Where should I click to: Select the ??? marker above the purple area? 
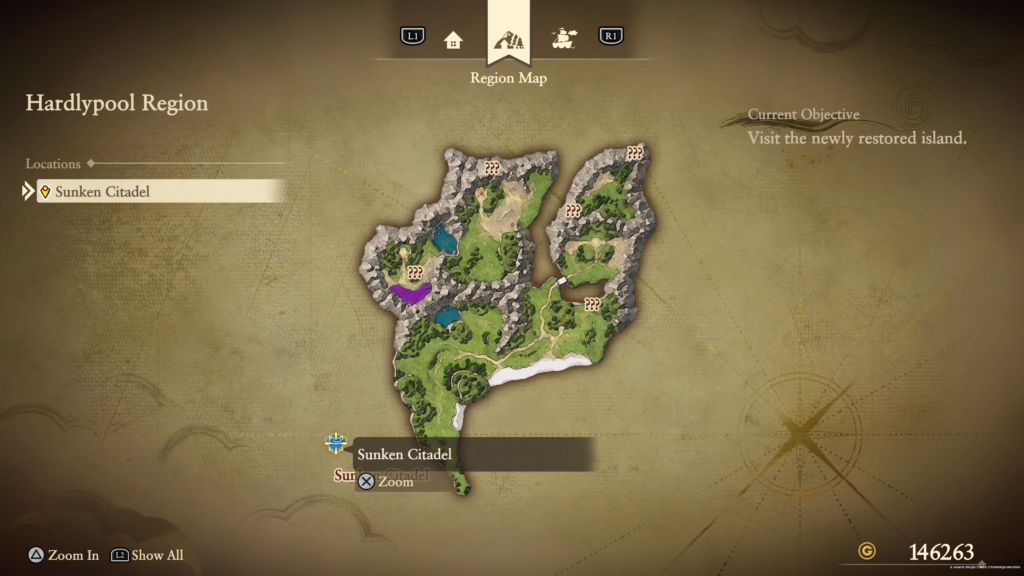point(415,272)
